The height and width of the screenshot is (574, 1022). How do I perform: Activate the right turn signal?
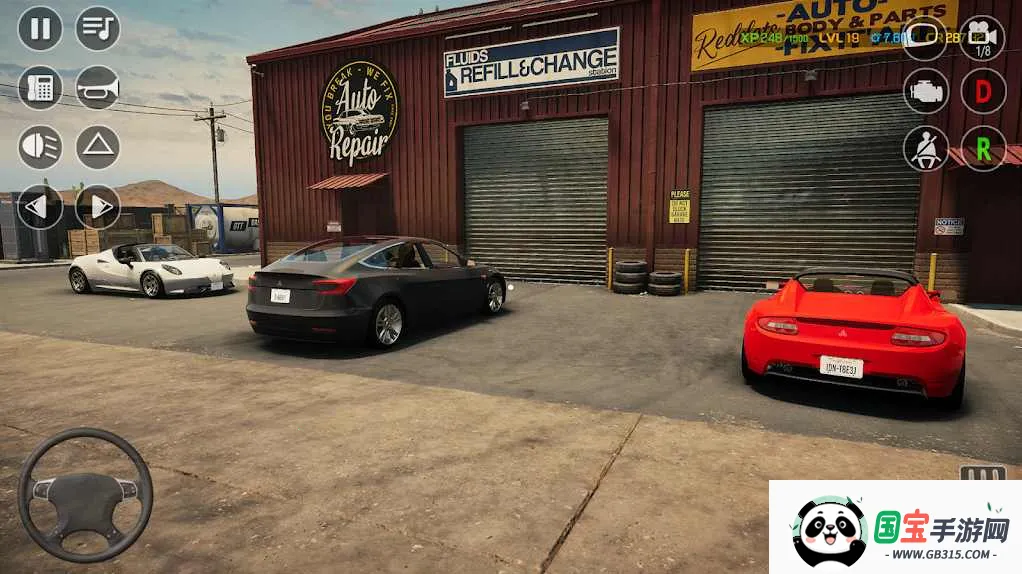click(98, 207)
